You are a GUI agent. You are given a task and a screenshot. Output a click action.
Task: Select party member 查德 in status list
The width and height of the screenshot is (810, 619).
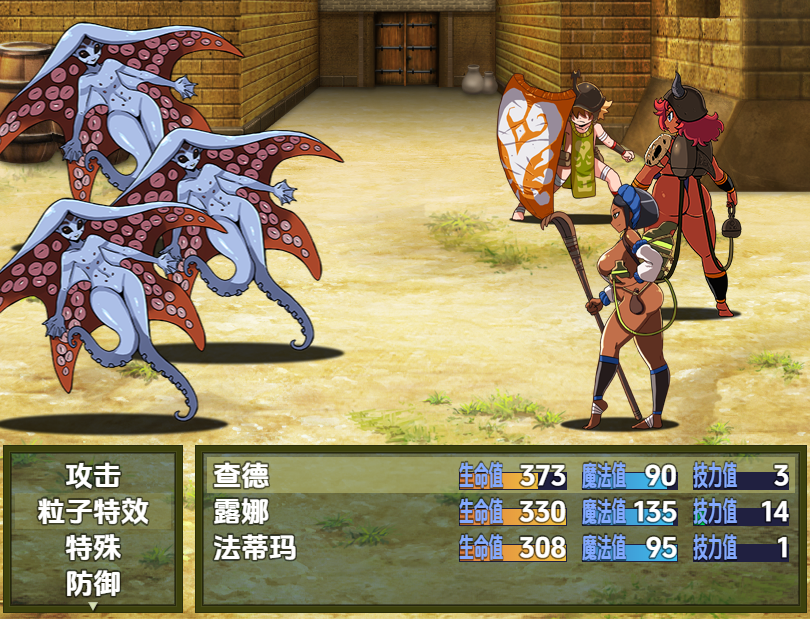coord(242,476)
